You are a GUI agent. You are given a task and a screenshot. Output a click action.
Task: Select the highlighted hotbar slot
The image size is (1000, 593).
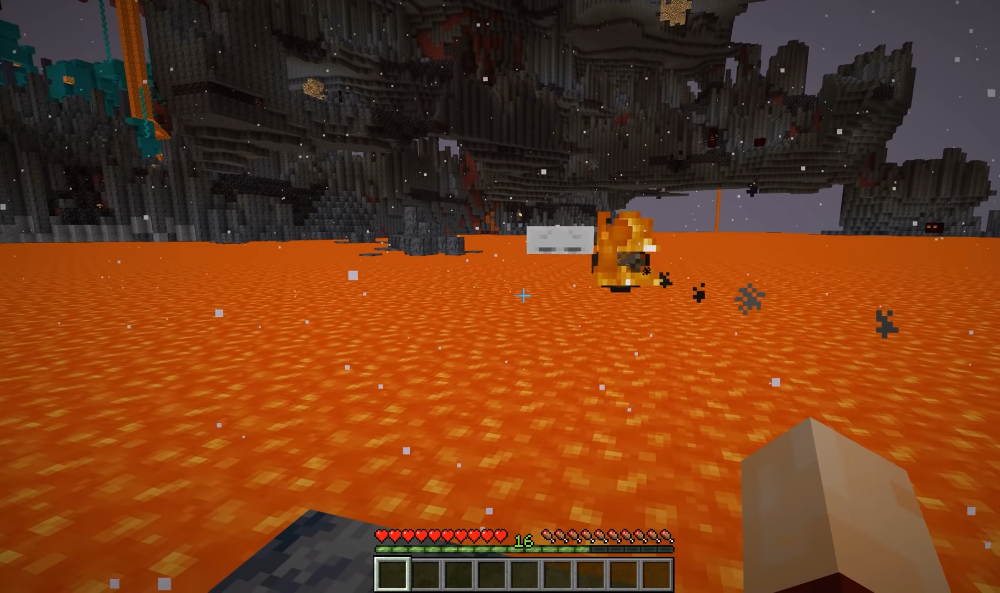[392, 574]
